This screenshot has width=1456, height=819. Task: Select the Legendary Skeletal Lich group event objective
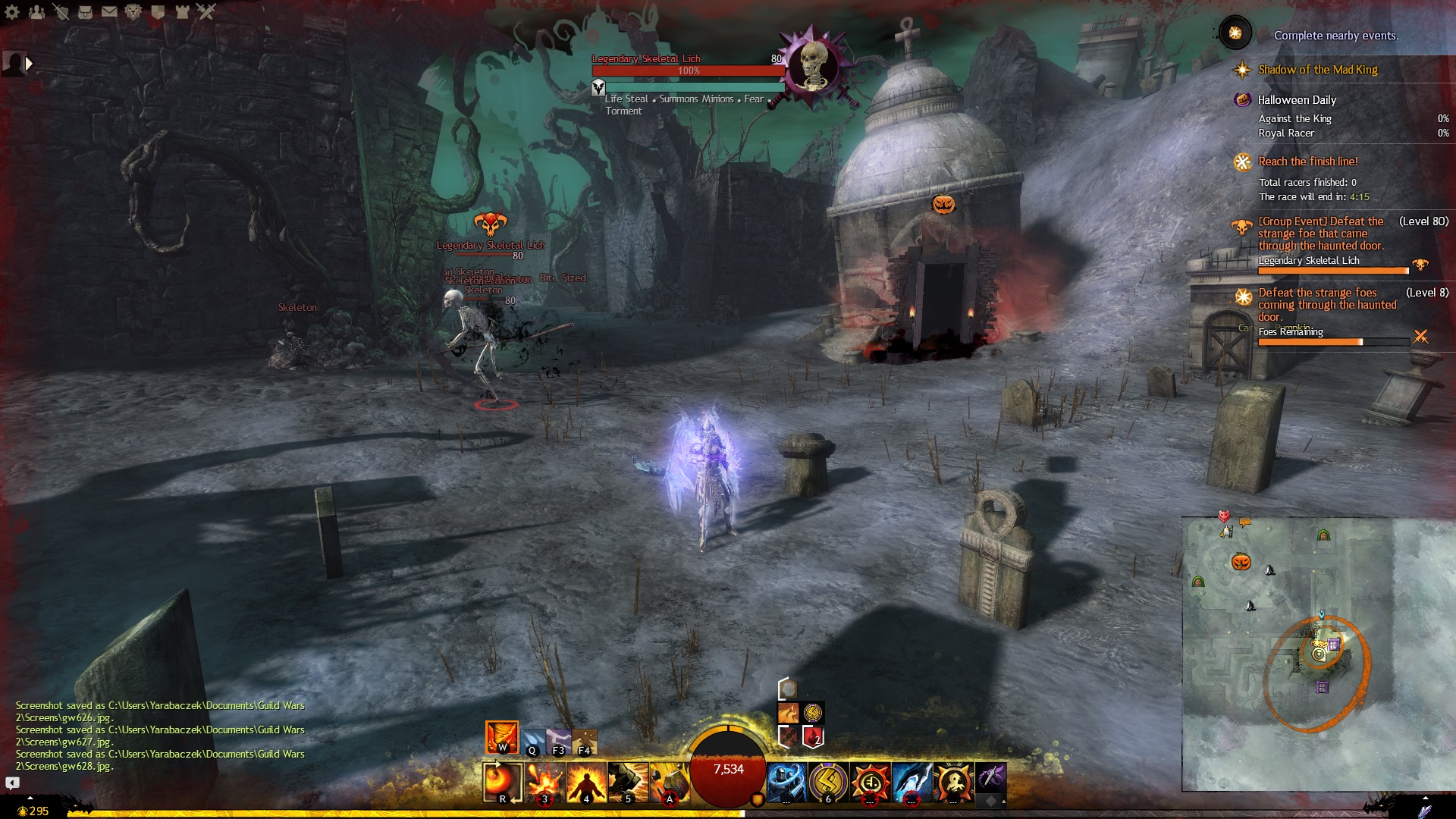1320,234
